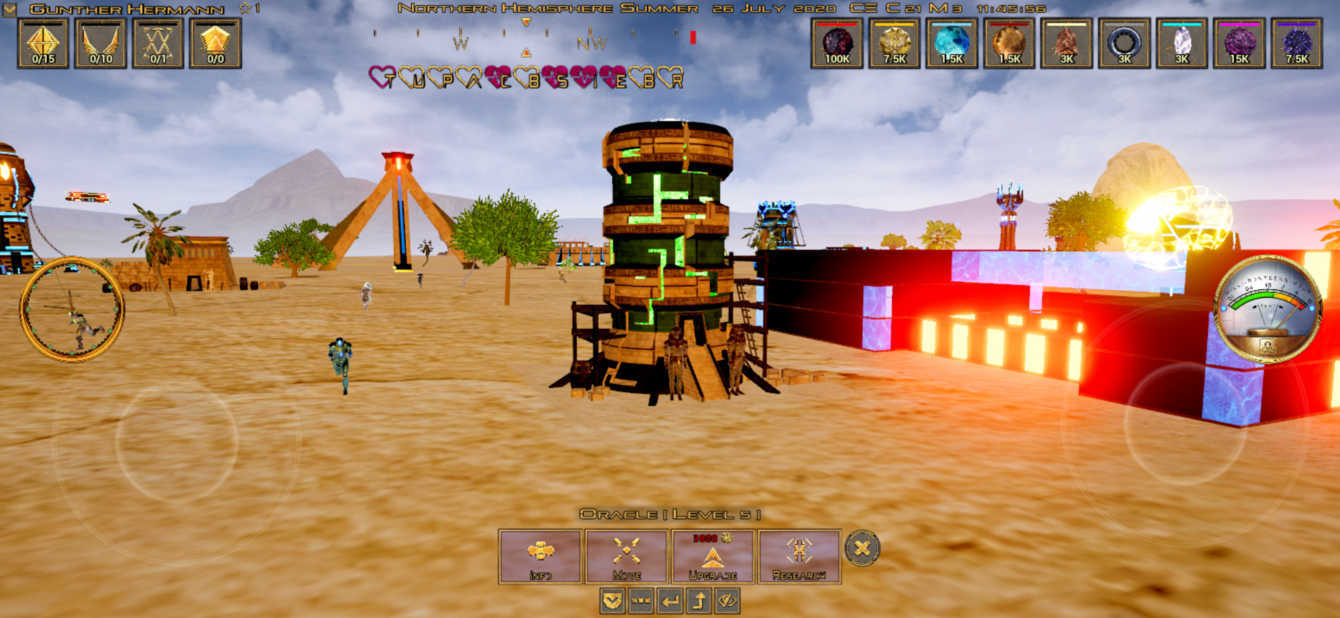Click the dark red 100K resource

click(837, 43)
